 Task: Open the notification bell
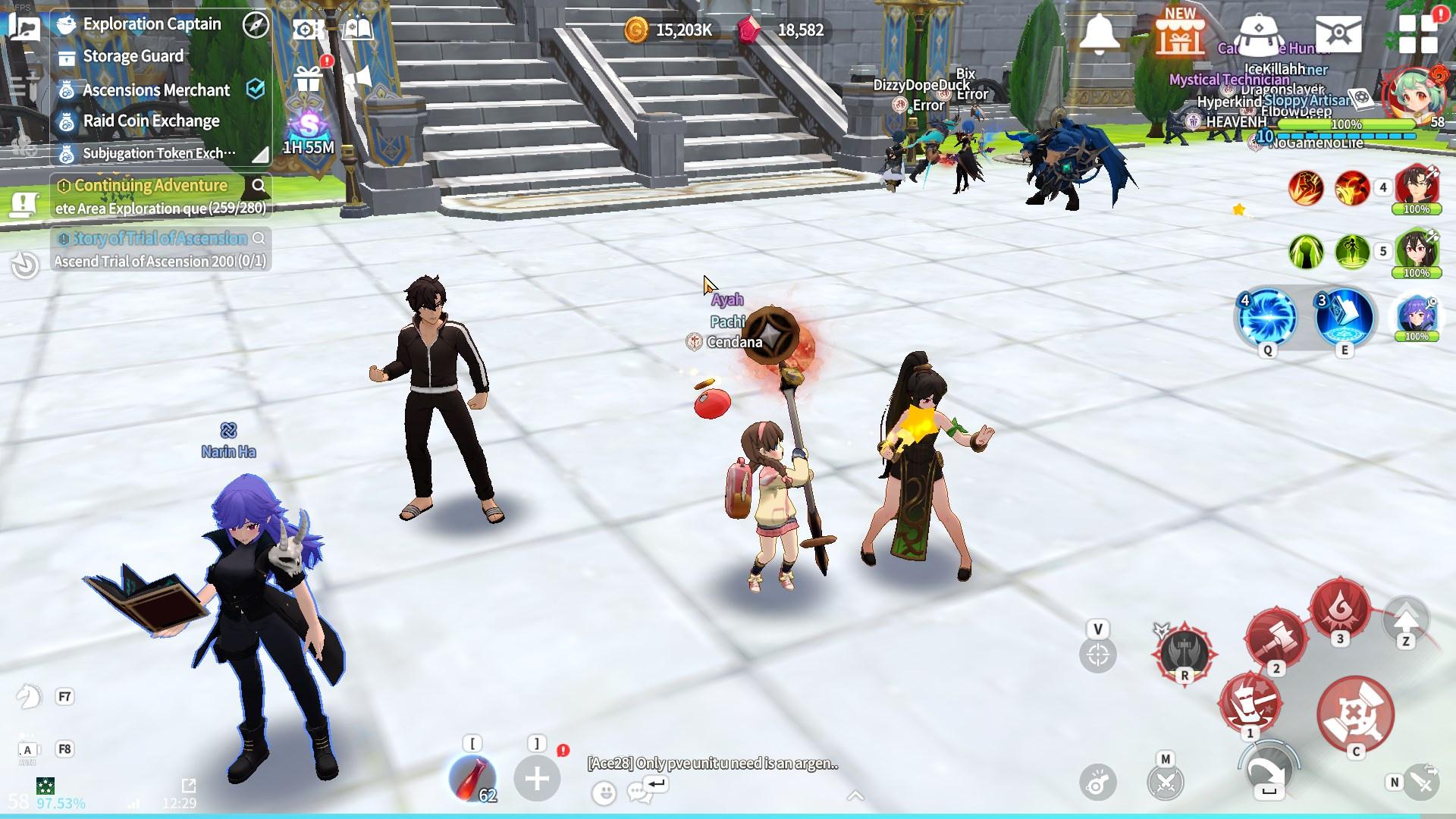click(1099, 33)
